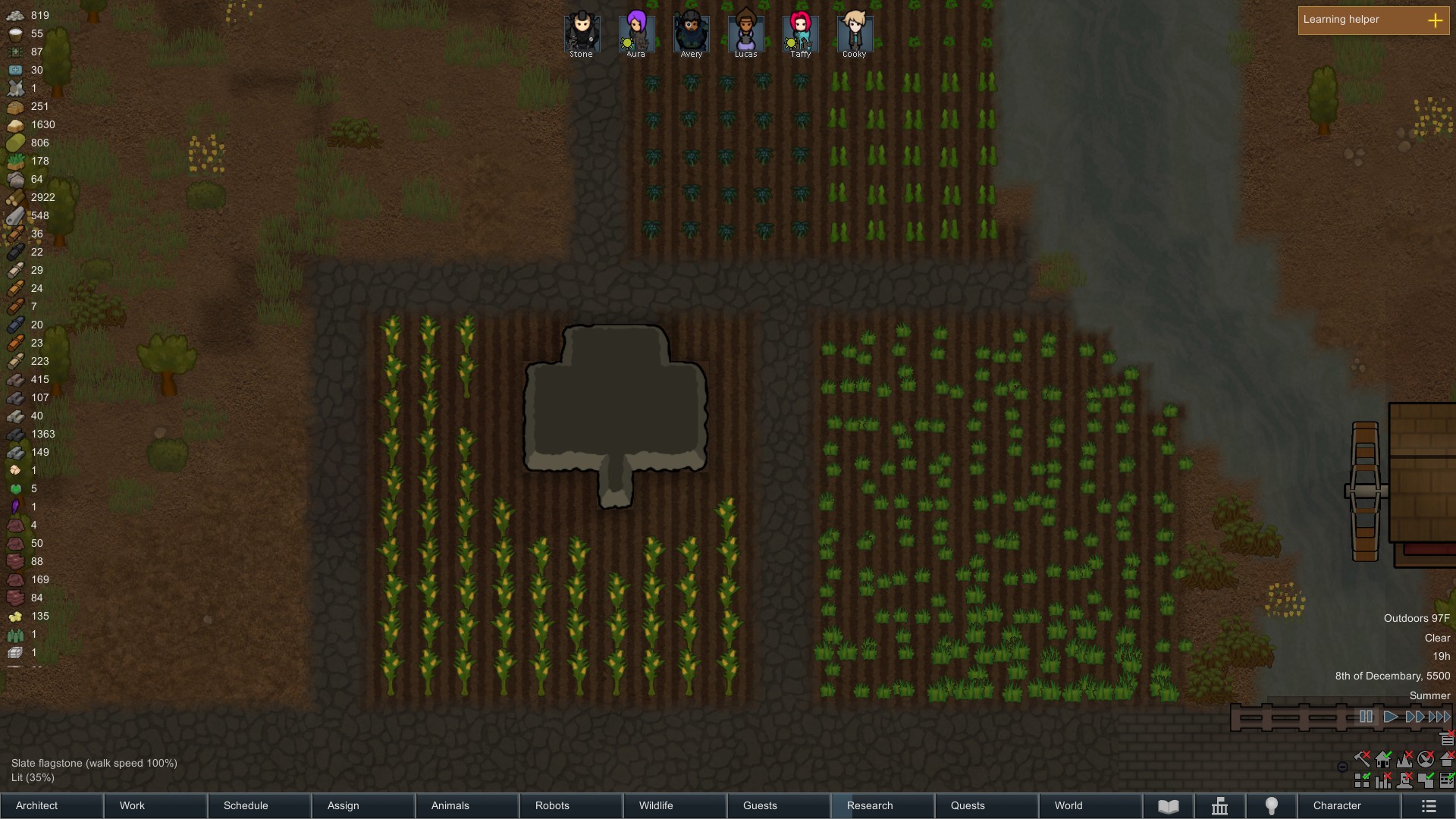Viewport: 1456px width, 819px height.
Task: Select colonist Avery's portrait
Action: 690,30
